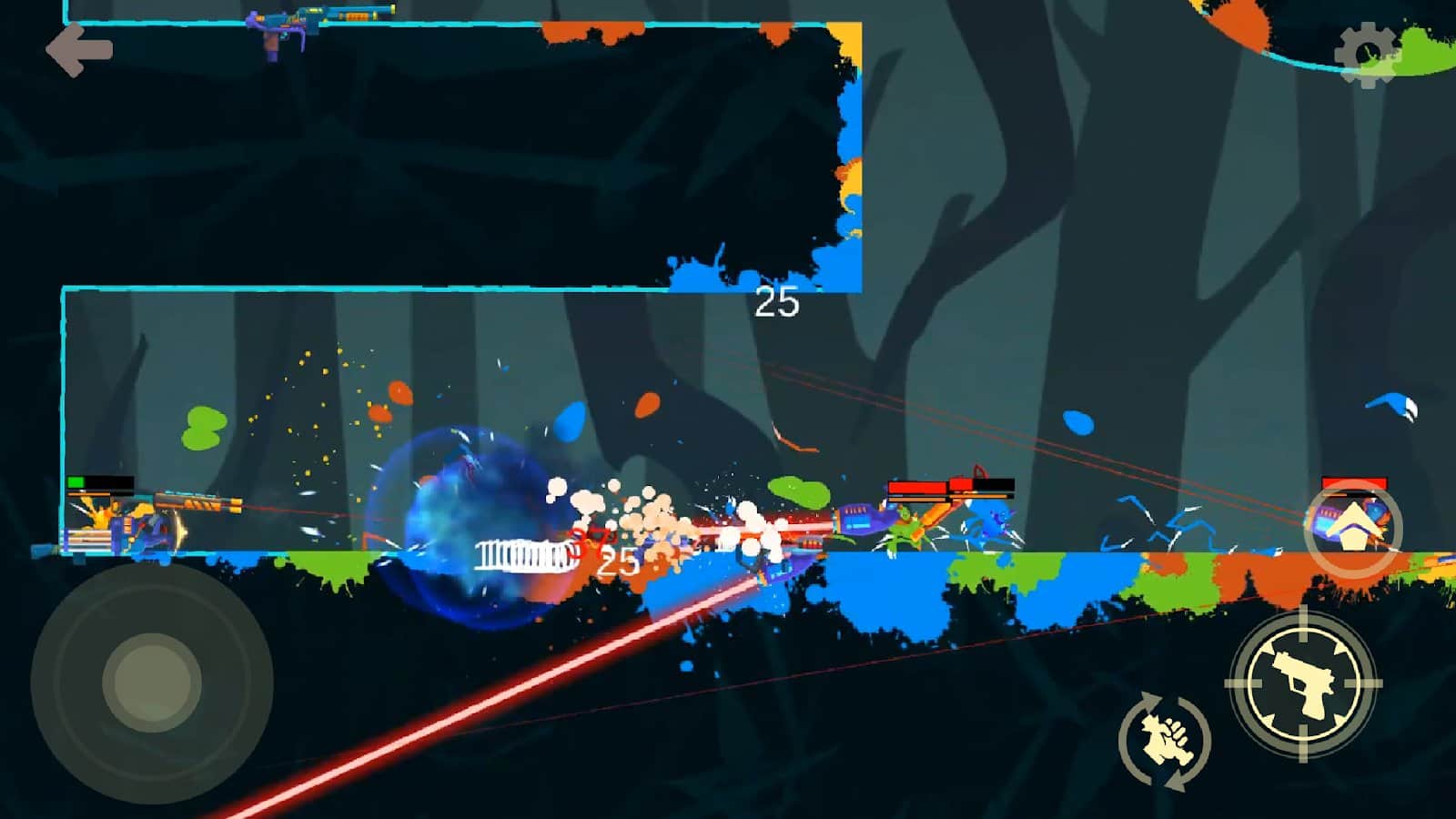1456x819 pixels.
Task: Click the virtual movement joystick
Action: pos(152,682)
